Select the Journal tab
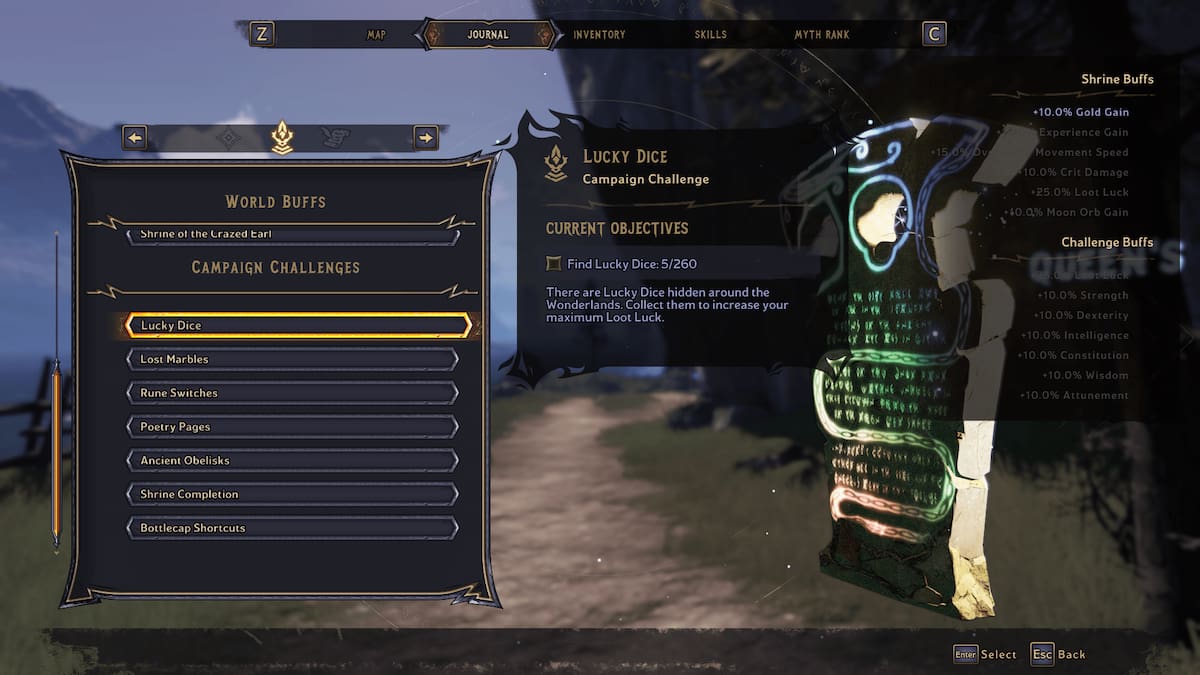The height and width of the screenshot is (675, 1200). [x=488, y=35]
